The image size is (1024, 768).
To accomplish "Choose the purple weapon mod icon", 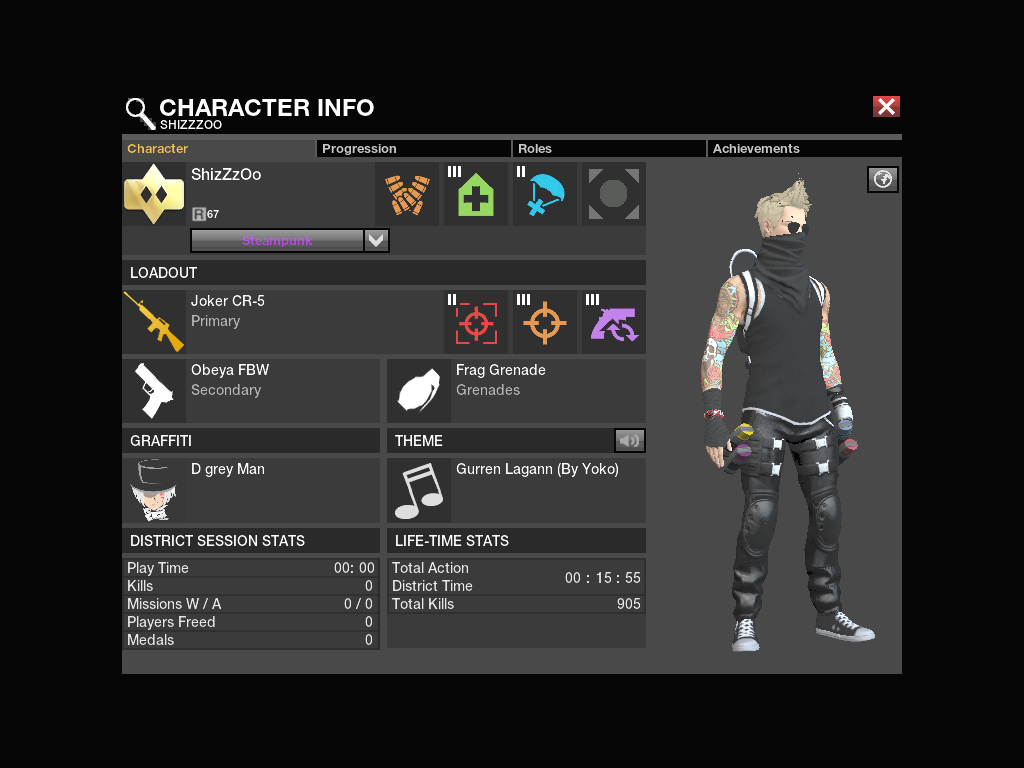I will (614, 322).
